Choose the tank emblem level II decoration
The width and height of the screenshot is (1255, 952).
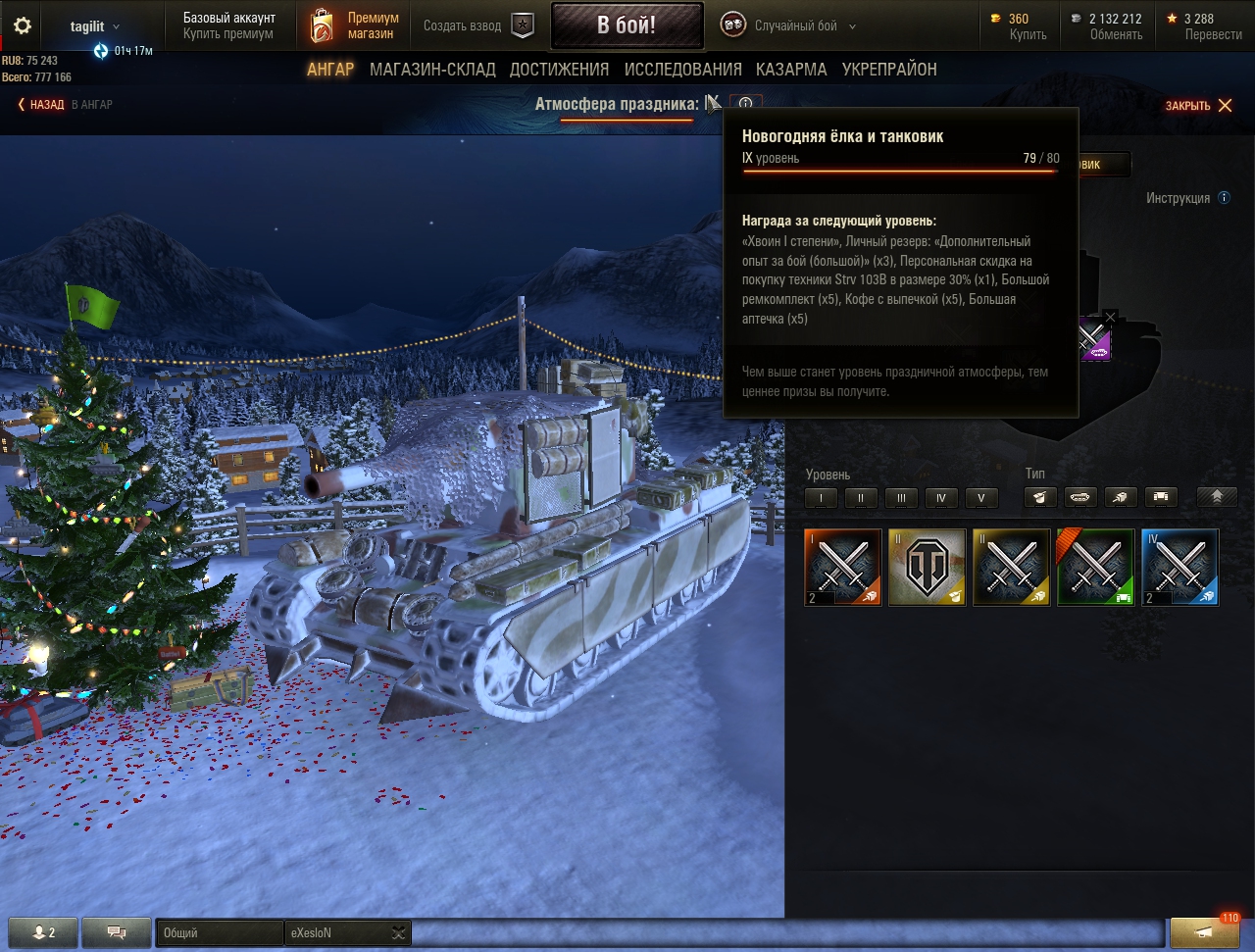pyautogui.click(x=927, y=567)
